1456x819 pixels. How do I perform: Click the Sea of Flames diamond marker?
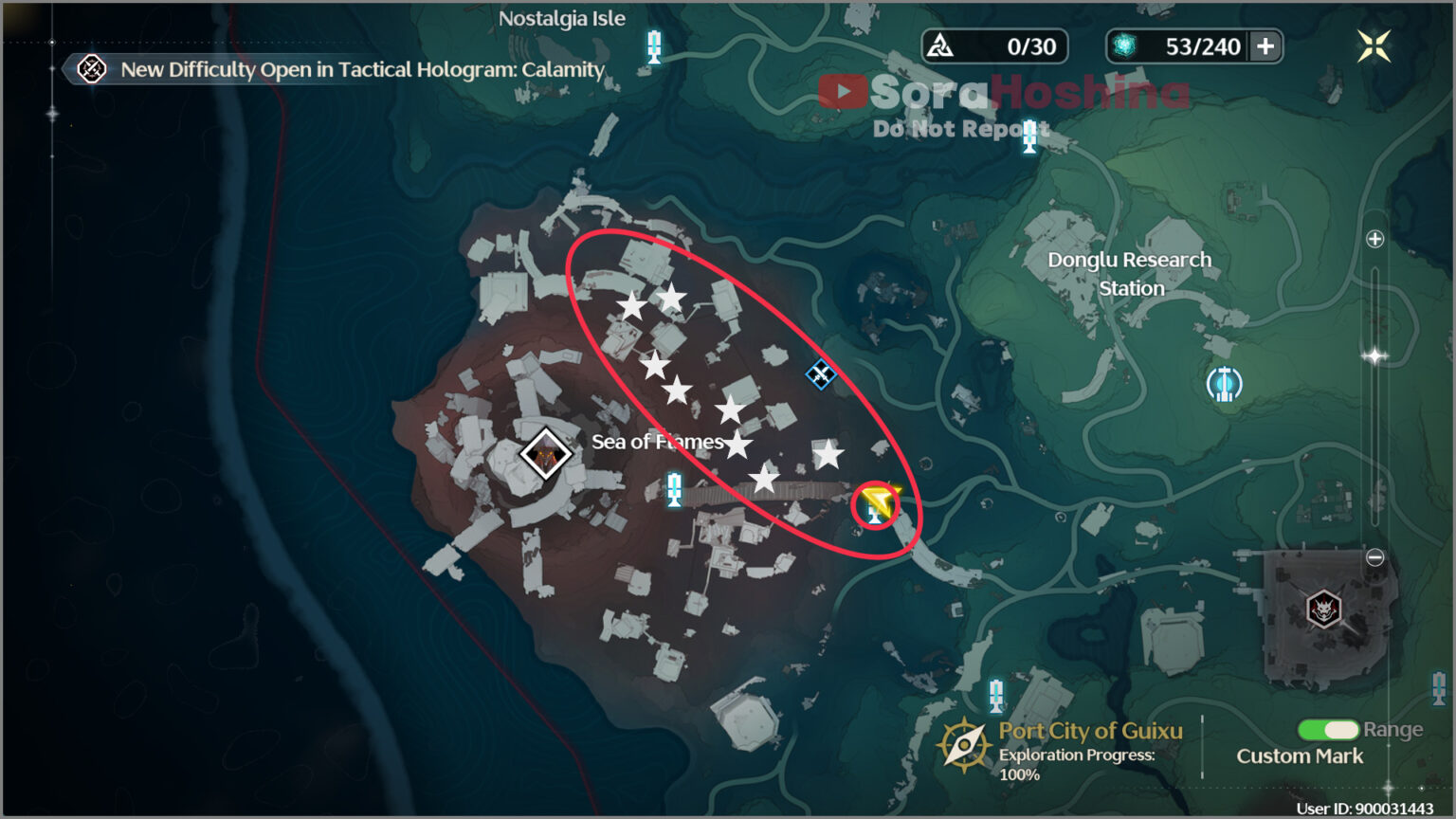(x=545, y=453)
